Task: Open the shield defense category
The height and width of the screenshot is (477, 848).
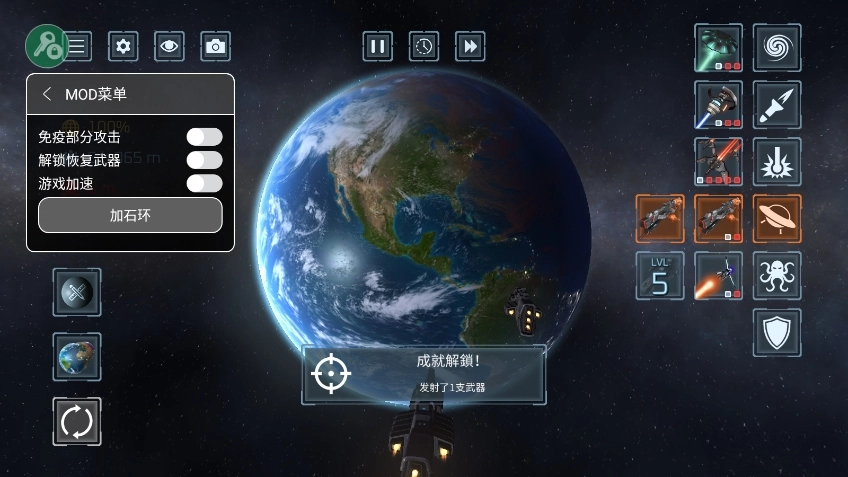Action: [x=777, y=332]
